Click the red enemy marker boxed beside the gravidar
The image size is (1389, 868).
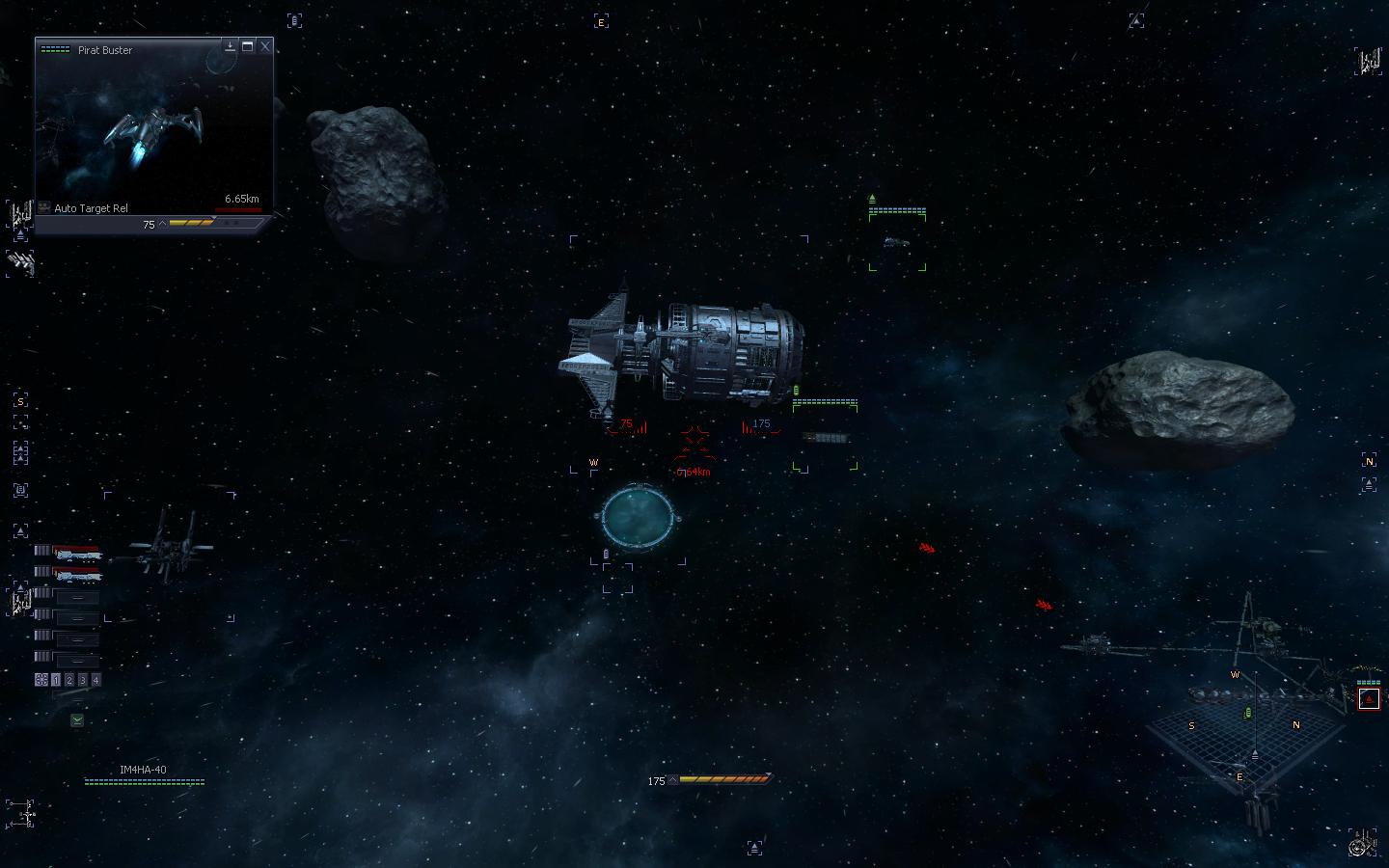coord(1369,698)
